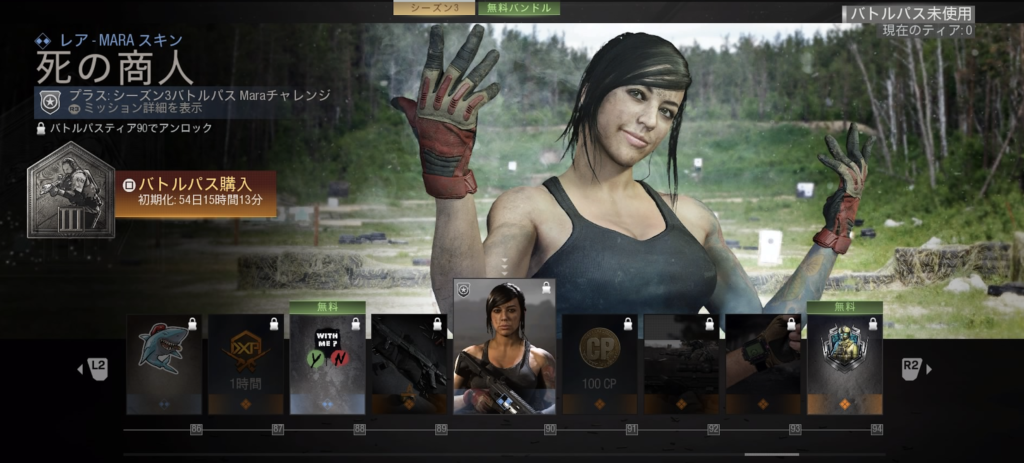
Task: Pick the wristwatch reward tile
Action: point(762,364)
